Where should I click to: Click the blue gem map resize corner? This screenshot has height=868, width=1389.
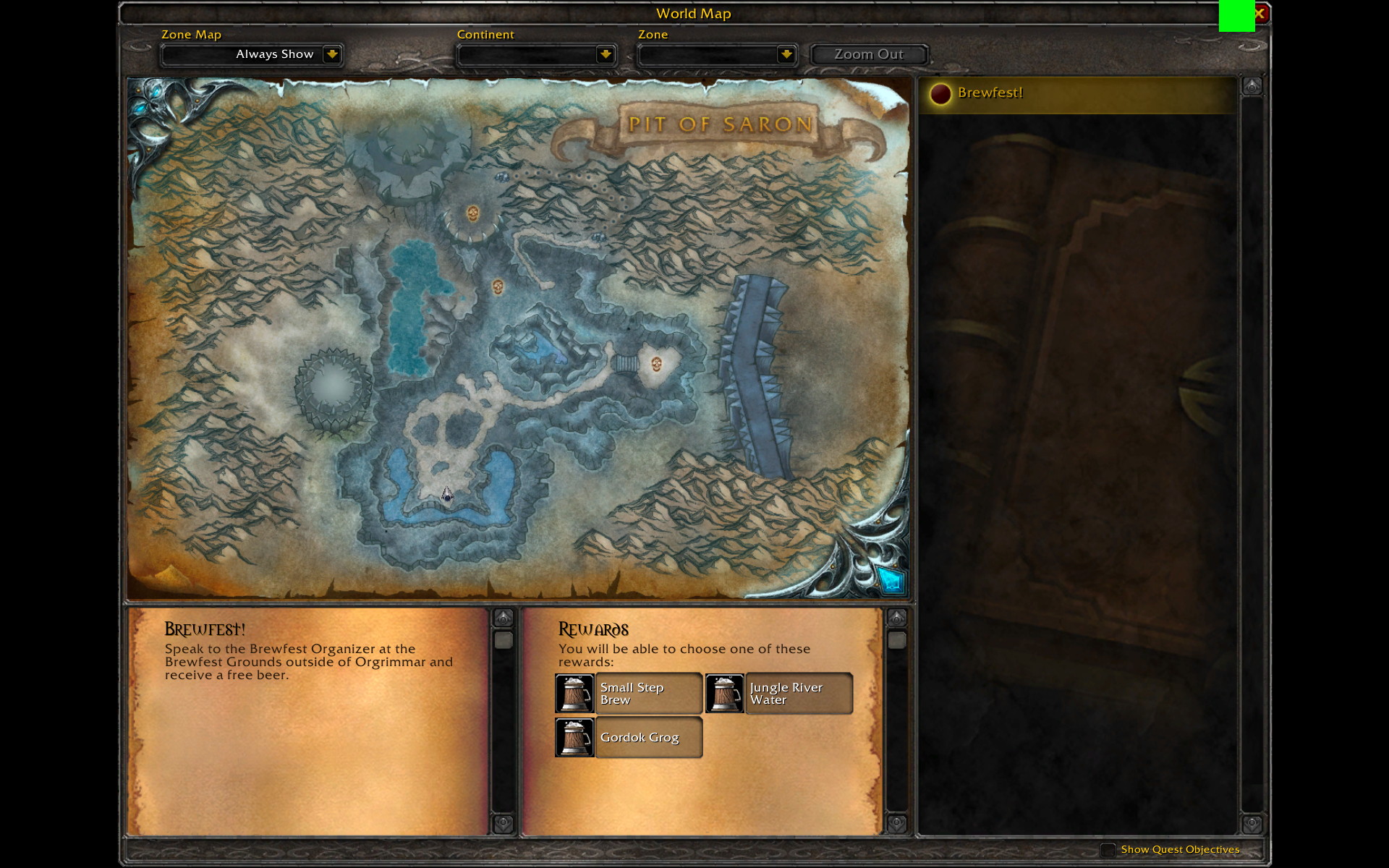891,580
